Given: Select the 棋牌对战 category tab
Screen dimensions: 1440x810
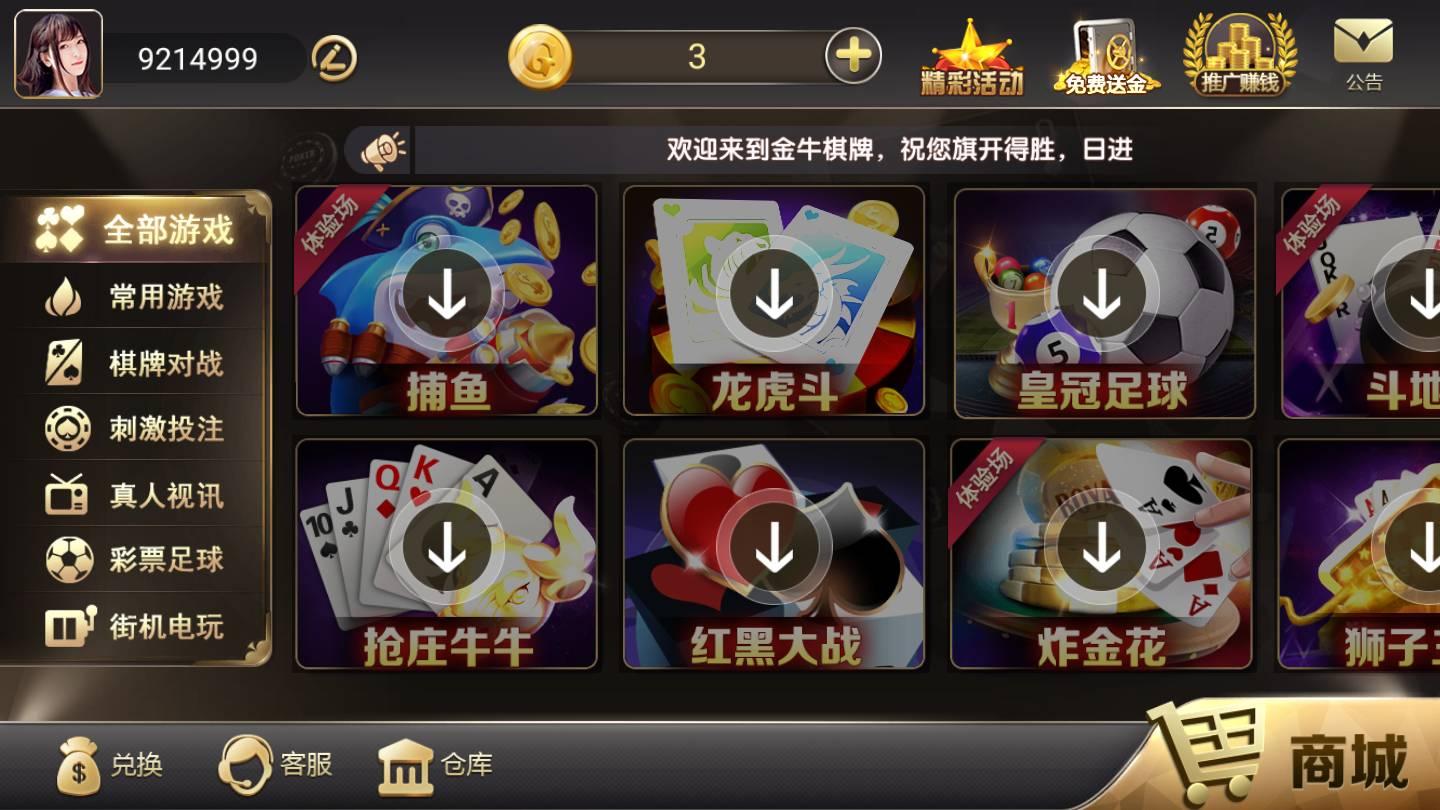Looking at the screenshot, I should [x=140, y=363].
